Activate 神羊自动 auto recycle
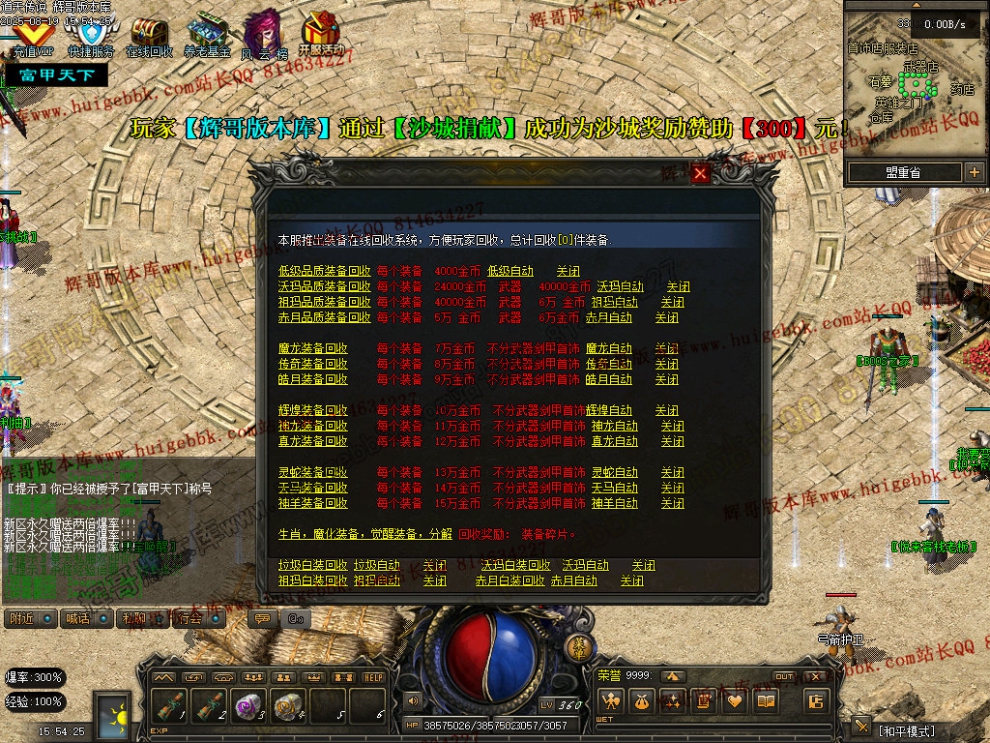 614,504
